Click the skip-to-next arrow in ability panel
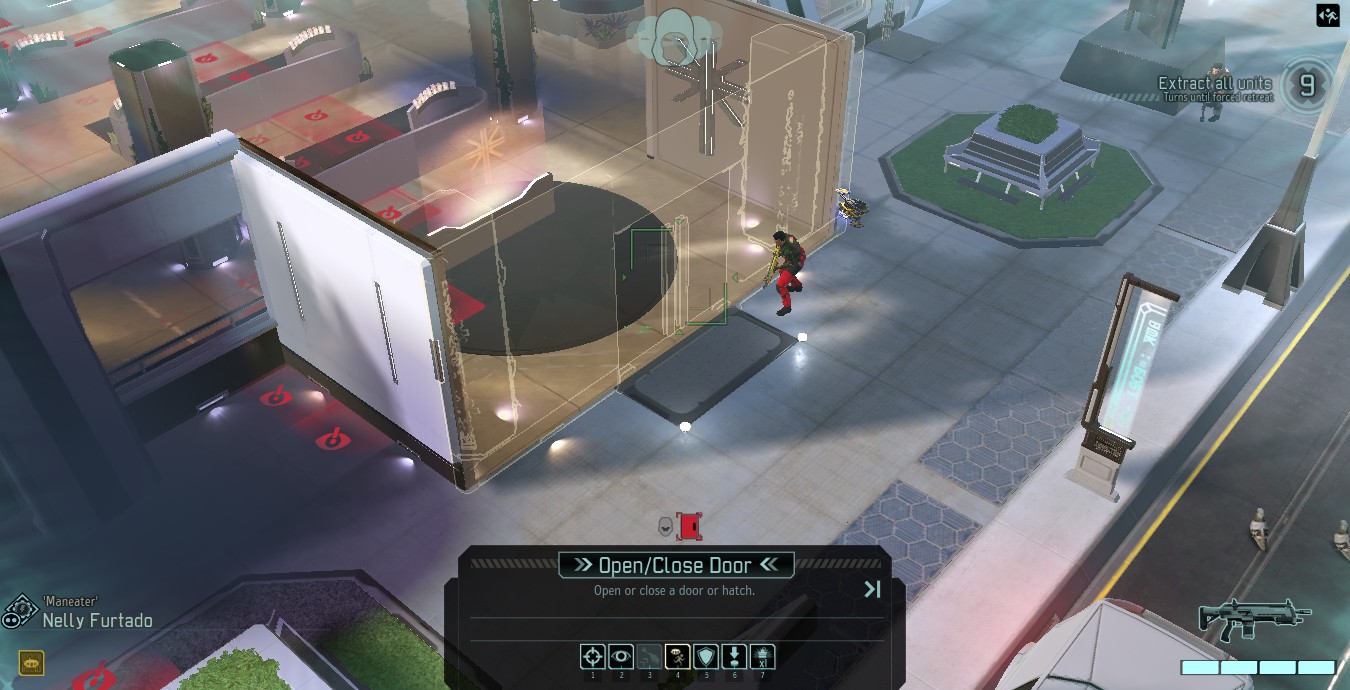 [872, 590]
